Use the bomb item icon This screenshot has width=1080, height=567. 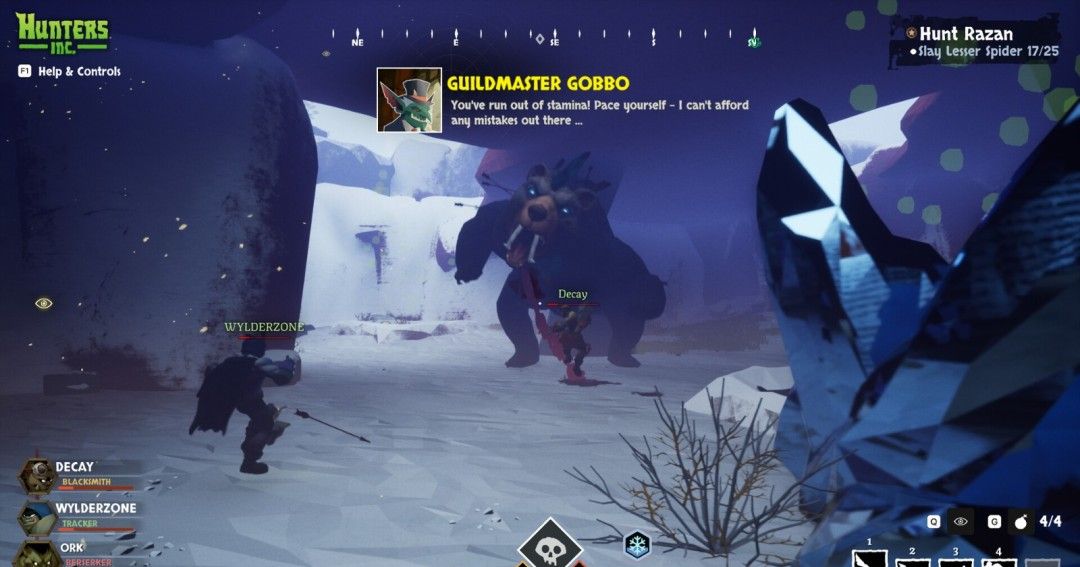click(1021, 521)
